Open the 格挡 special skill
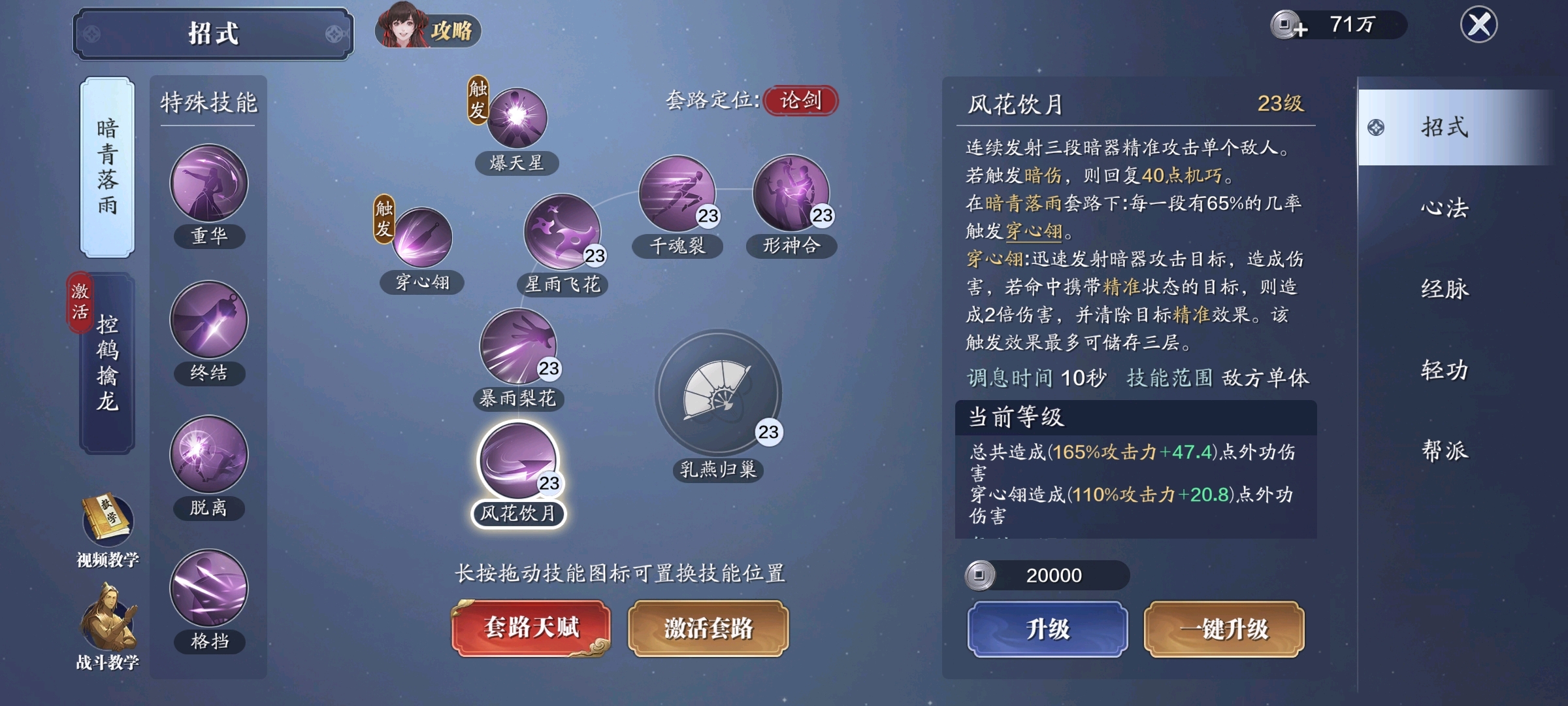Image resolution: width=1568 pixels, height=706 pixels. pos(209,588)
